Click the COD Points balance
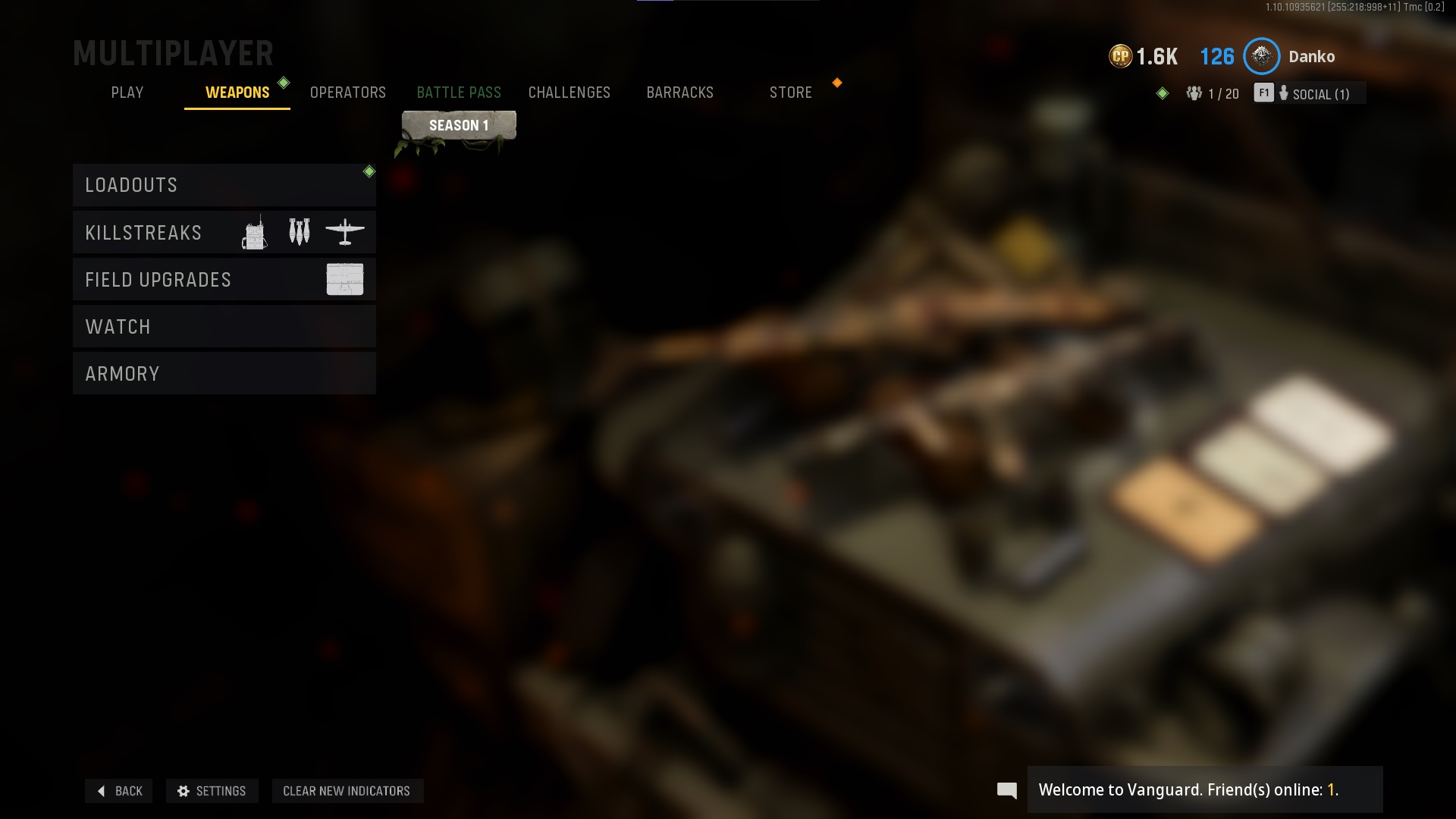 point(1144,56)
